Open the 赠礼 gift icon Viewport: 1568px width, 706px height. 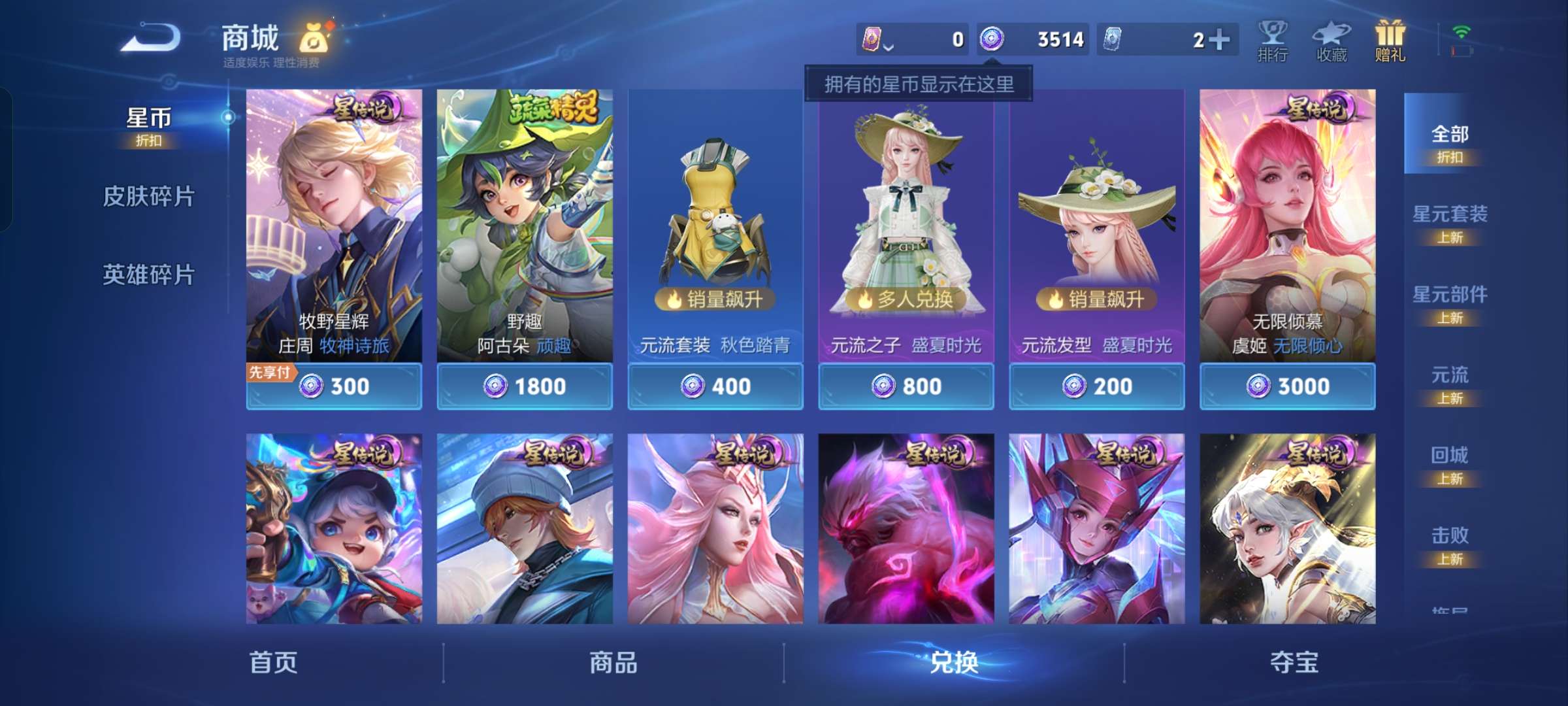coord(1390,41)
